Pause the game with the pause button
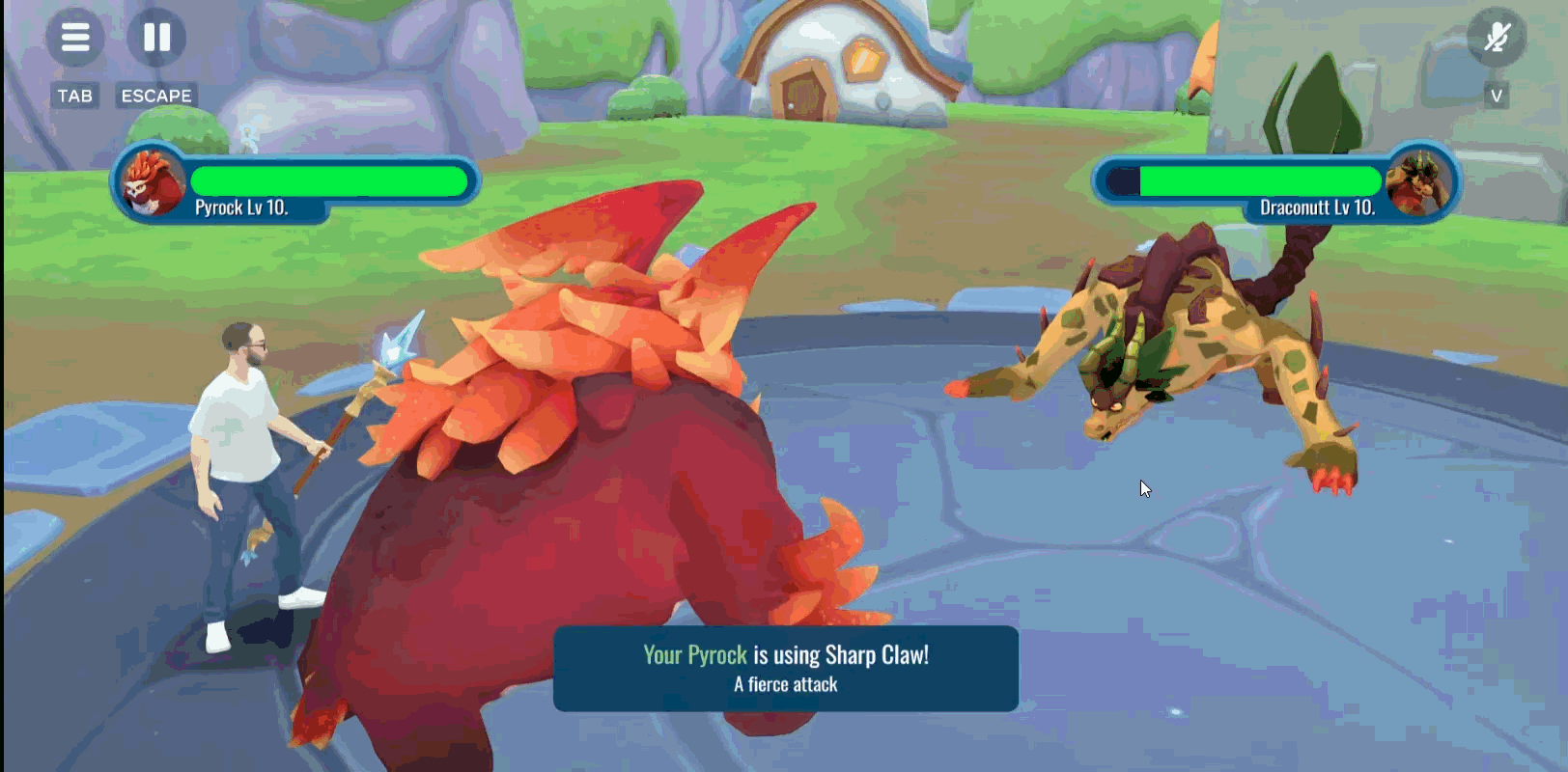 point(156,38)
